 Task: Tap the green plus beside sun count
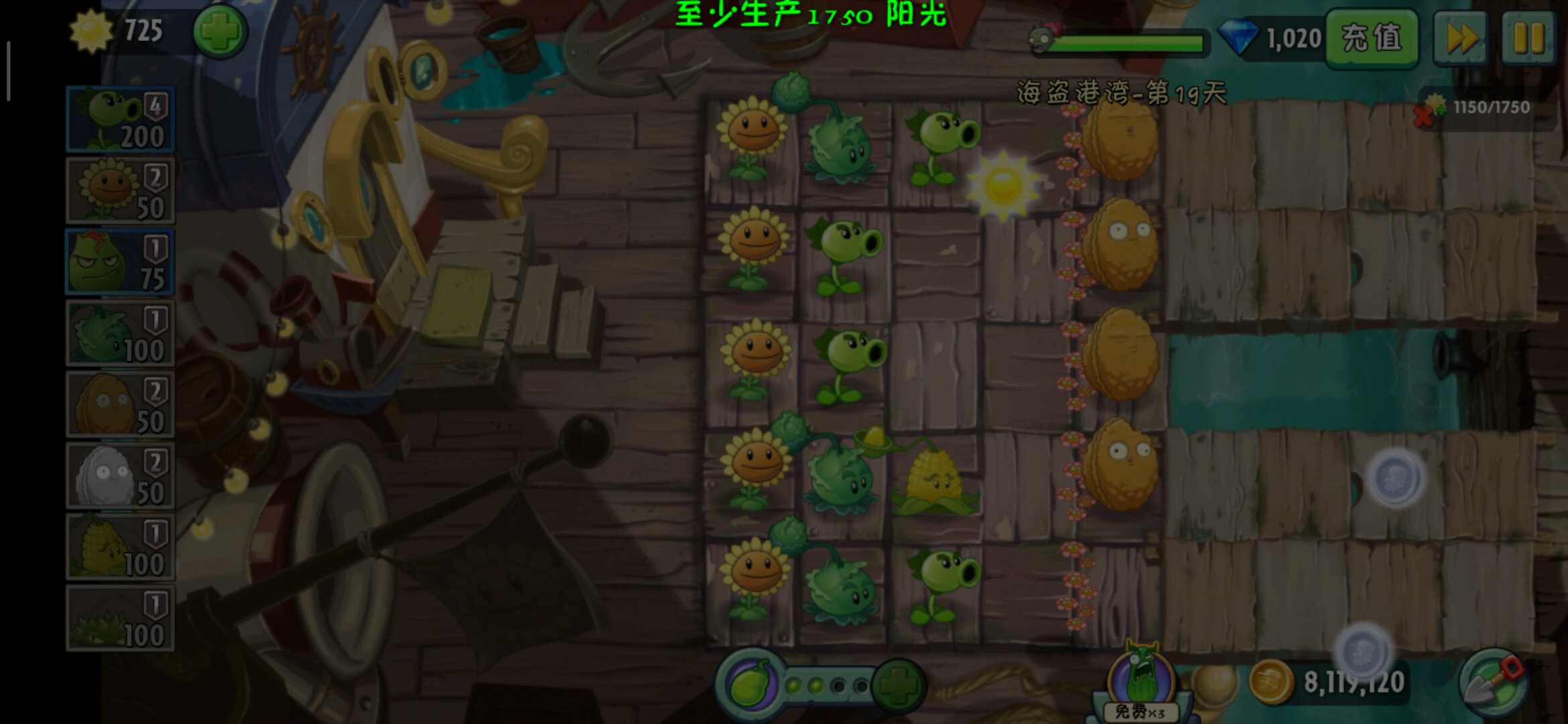(x=220, y=32)
